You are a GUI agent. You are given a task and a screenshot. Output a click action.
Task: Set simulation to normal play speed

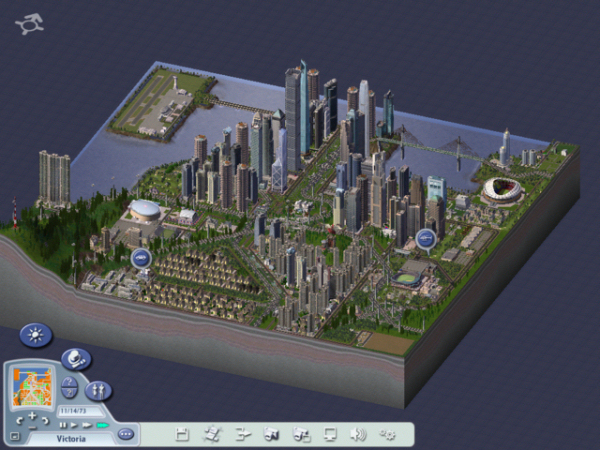[x=76, y=425]
